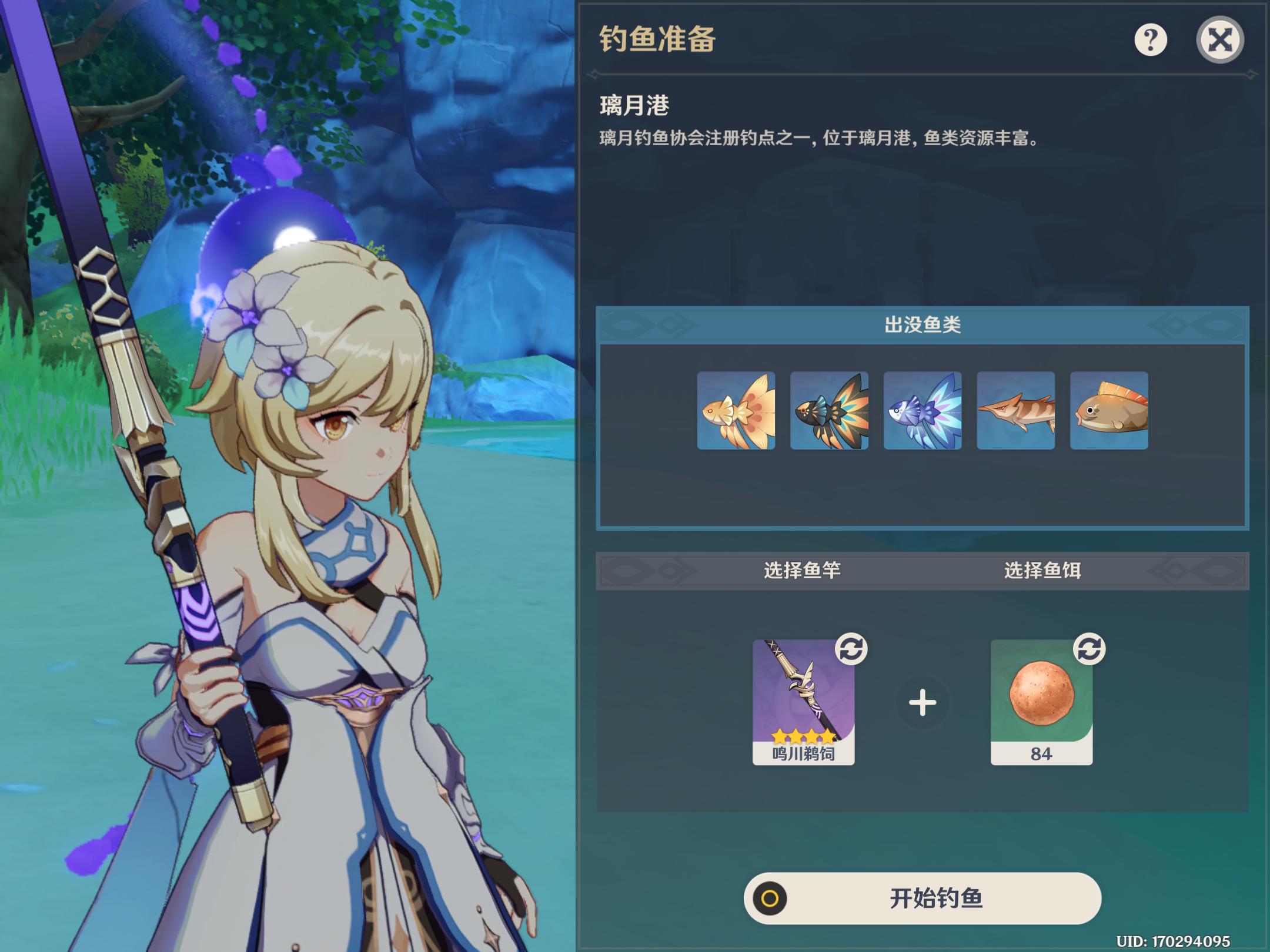Start fishing with the 开始钓鱼 button

(x=922, y=898)
